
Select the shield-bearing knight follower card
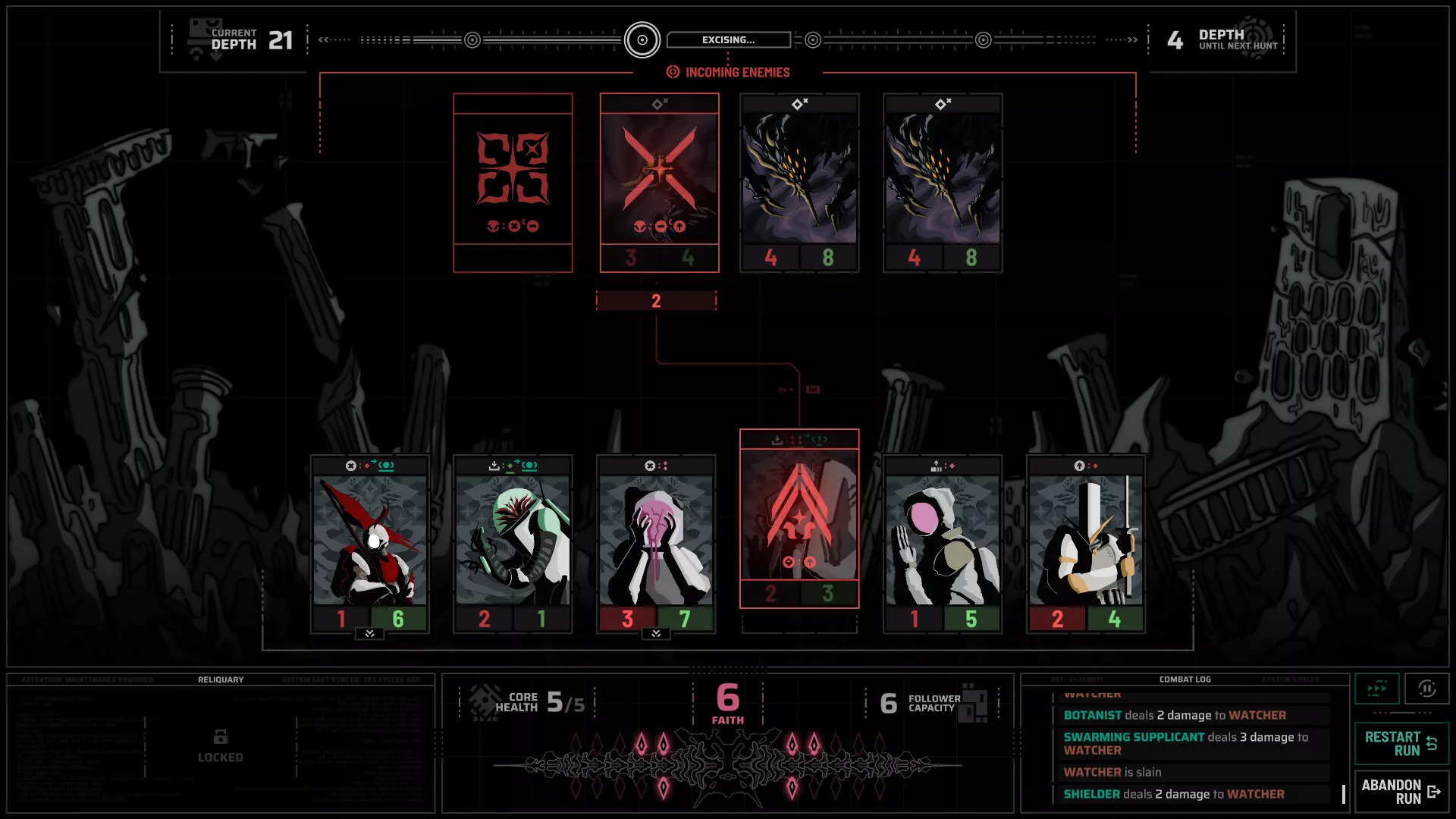click(x=1085, y=544)
